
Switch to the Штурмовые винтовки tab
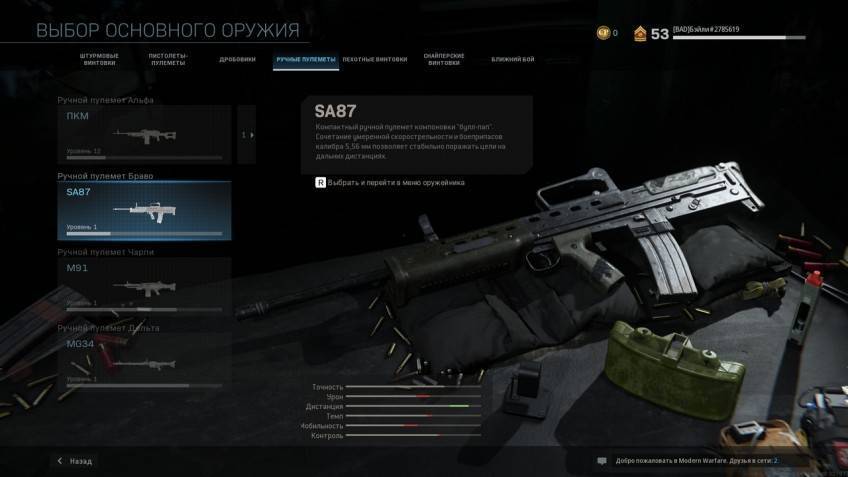tap(98, 59)
